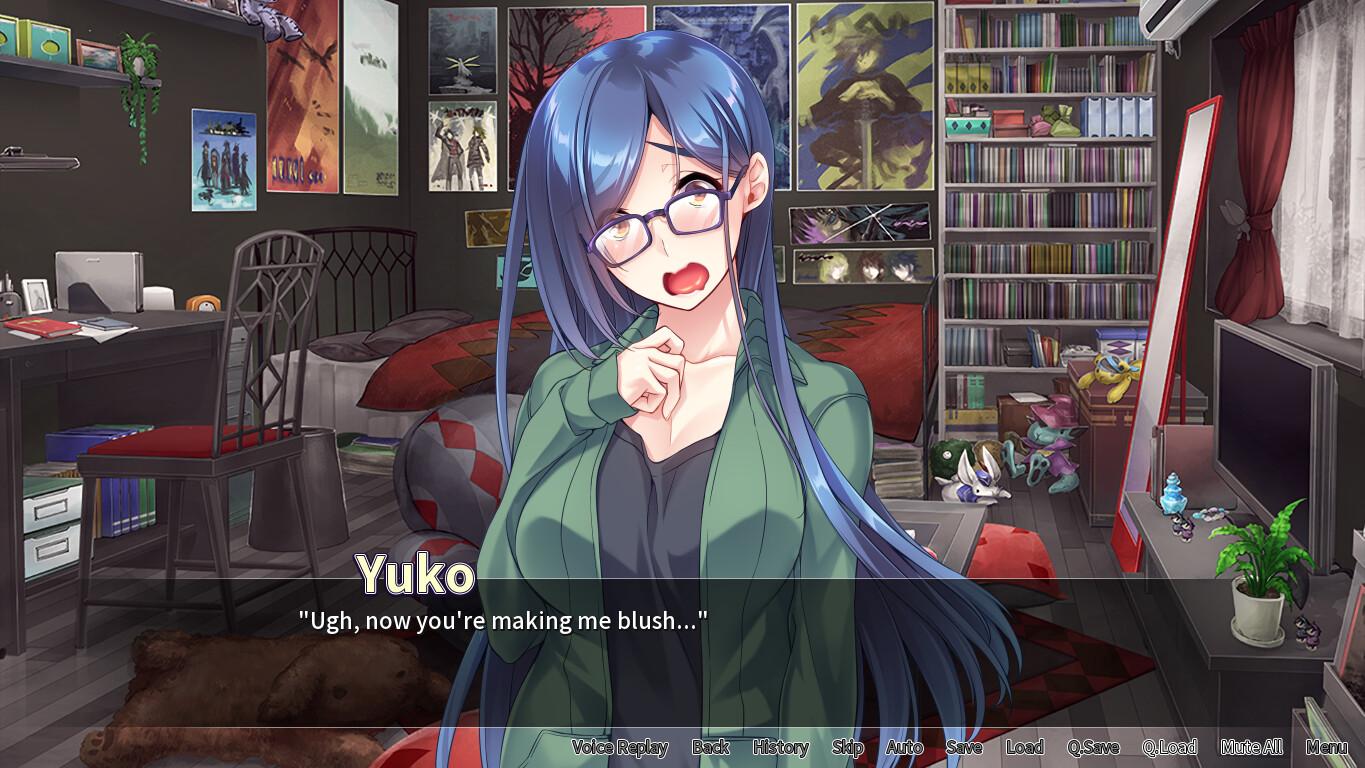Open the Save screen
The image size is (1365, 768).
click(963, 747)
